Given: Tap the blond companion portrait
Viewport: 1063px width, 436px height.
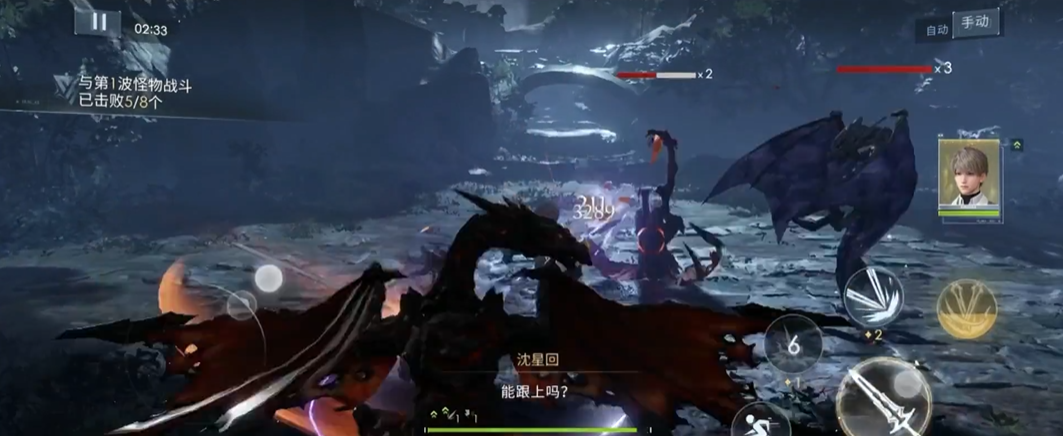Looking at the screenshot, I should click(970, 176).
